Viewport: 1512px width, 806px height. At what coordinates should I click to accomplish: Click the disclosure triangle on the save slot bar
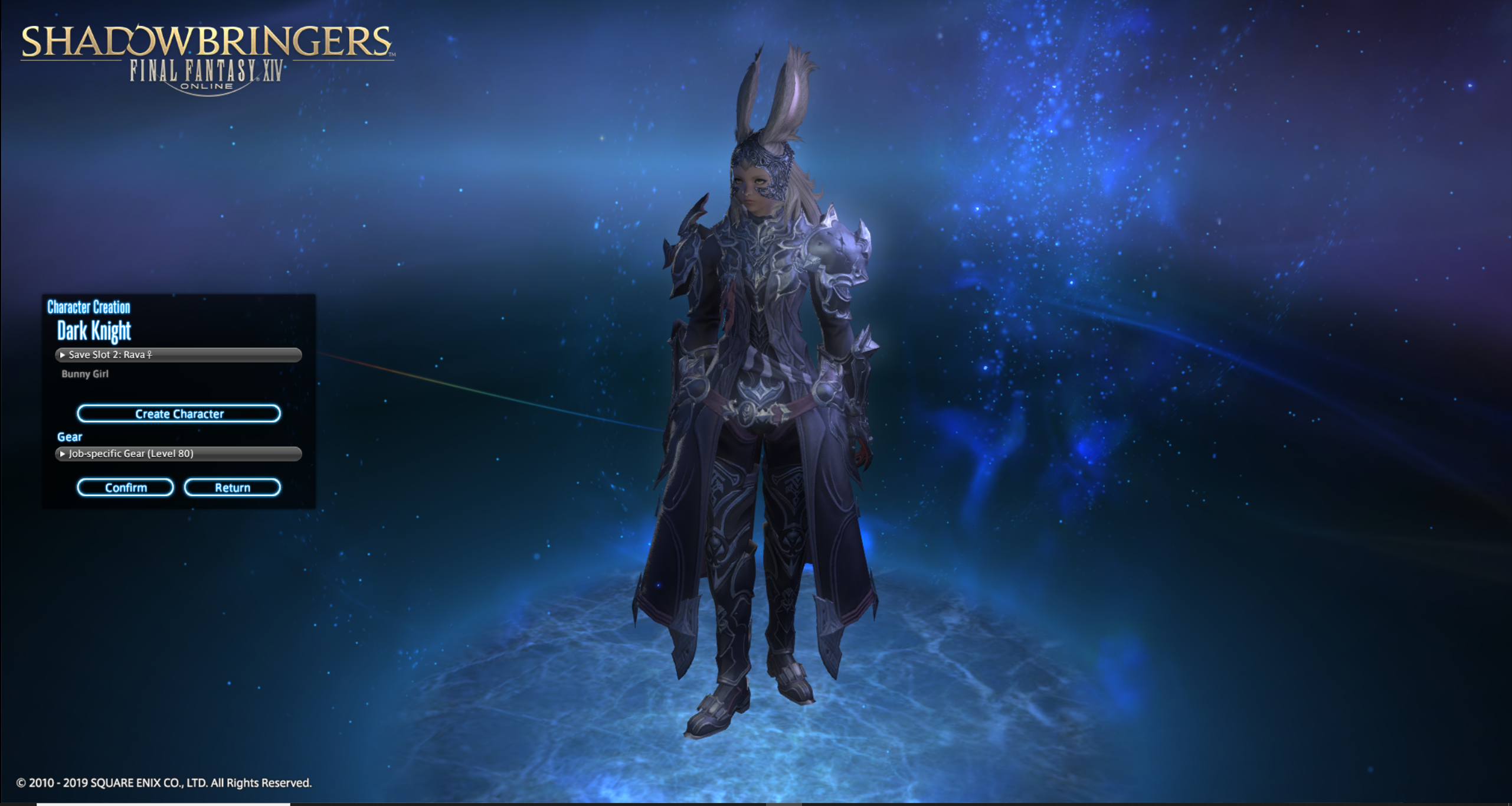(x=63, y=355)
